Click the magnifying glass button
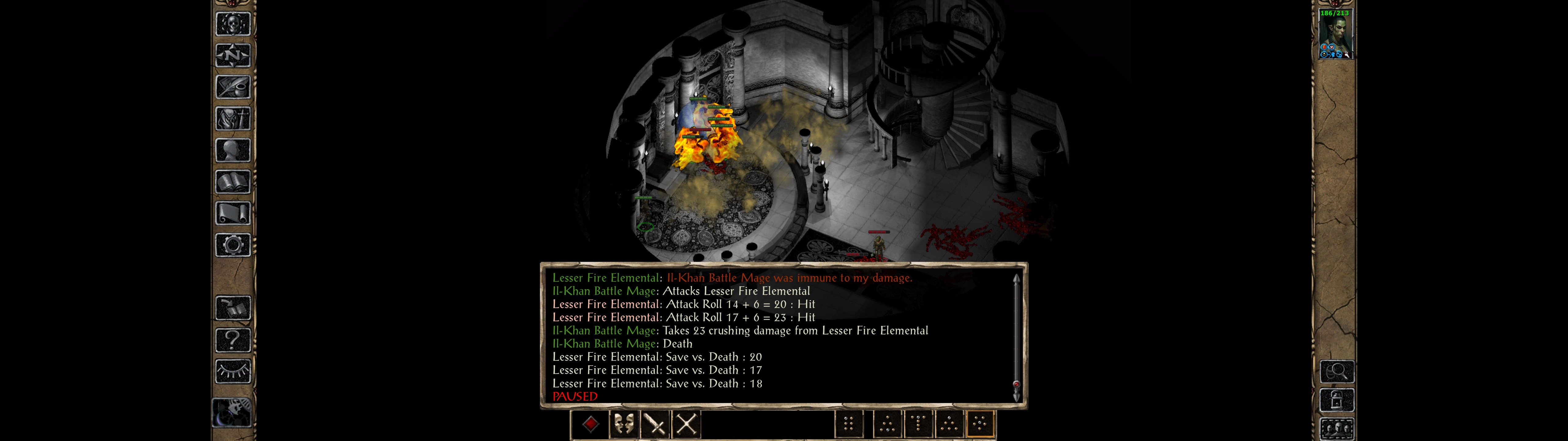The width and height of the screenshot is (1568, 441). pyautogui.click(x=1337, y=371)
